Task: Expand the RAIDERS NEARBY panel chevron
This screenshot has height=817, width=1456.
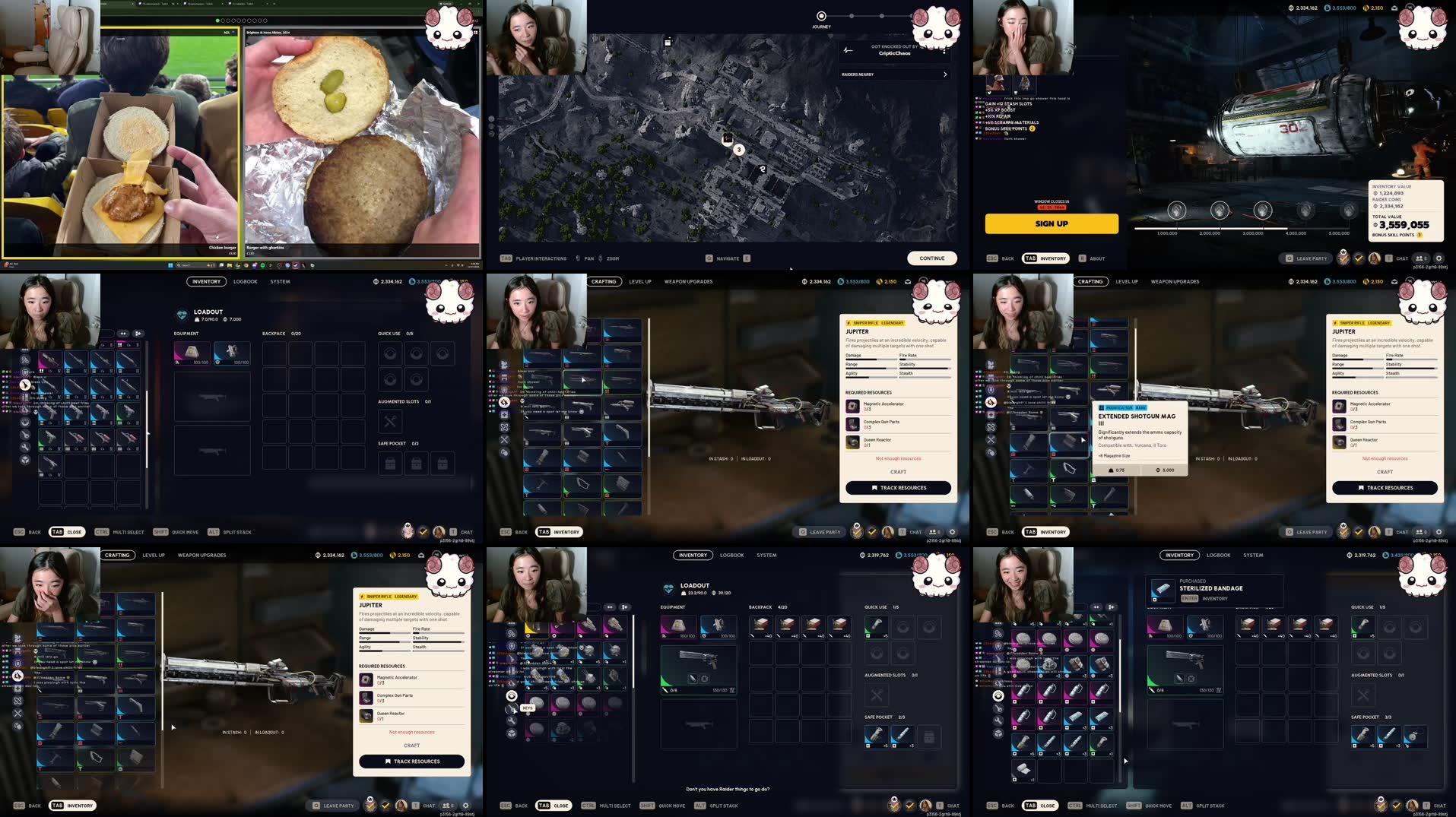Action: [x=946, y=74]
